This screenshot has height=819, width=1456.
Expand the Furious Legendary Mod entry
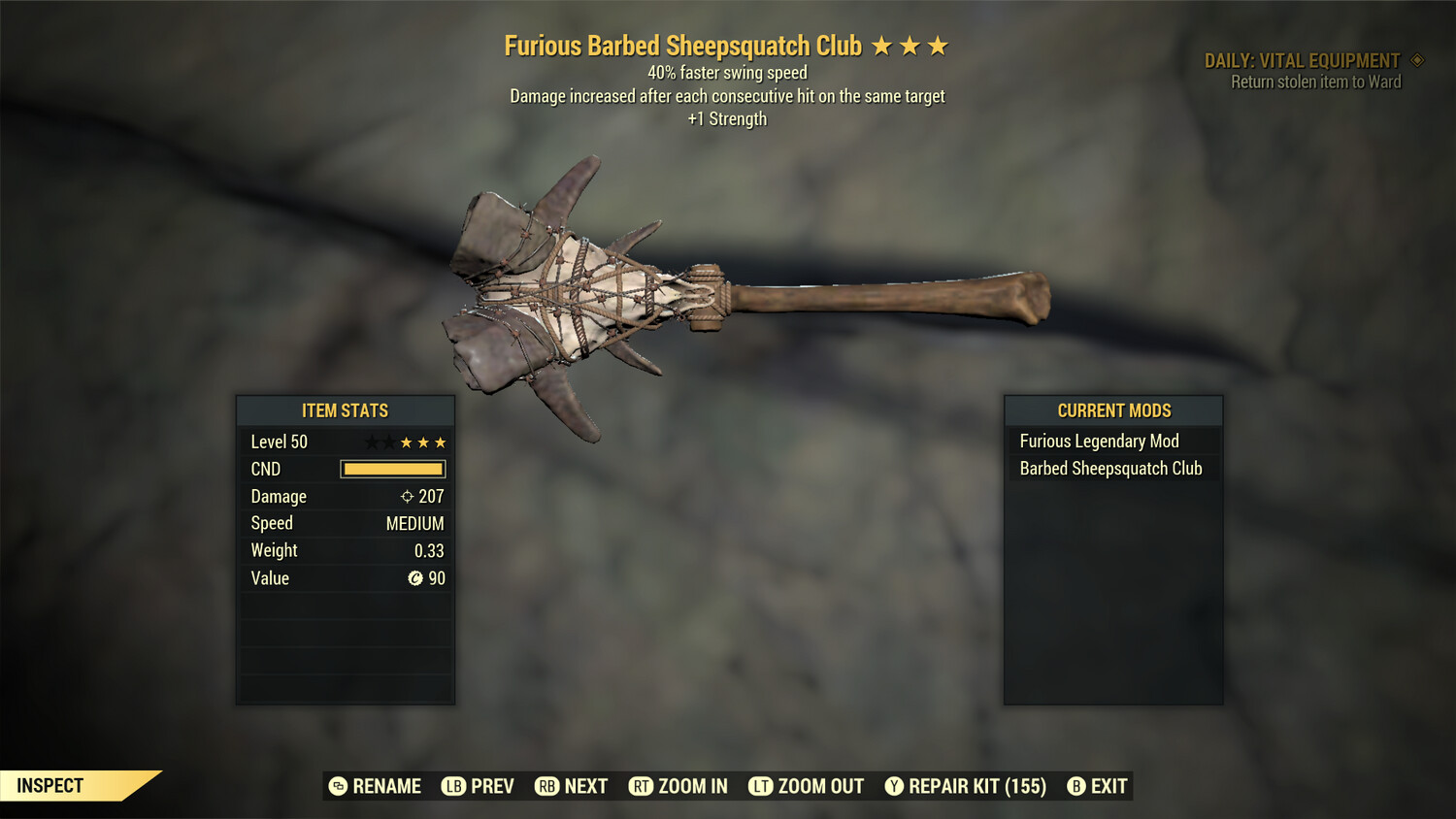click(x=1098, y=441)
